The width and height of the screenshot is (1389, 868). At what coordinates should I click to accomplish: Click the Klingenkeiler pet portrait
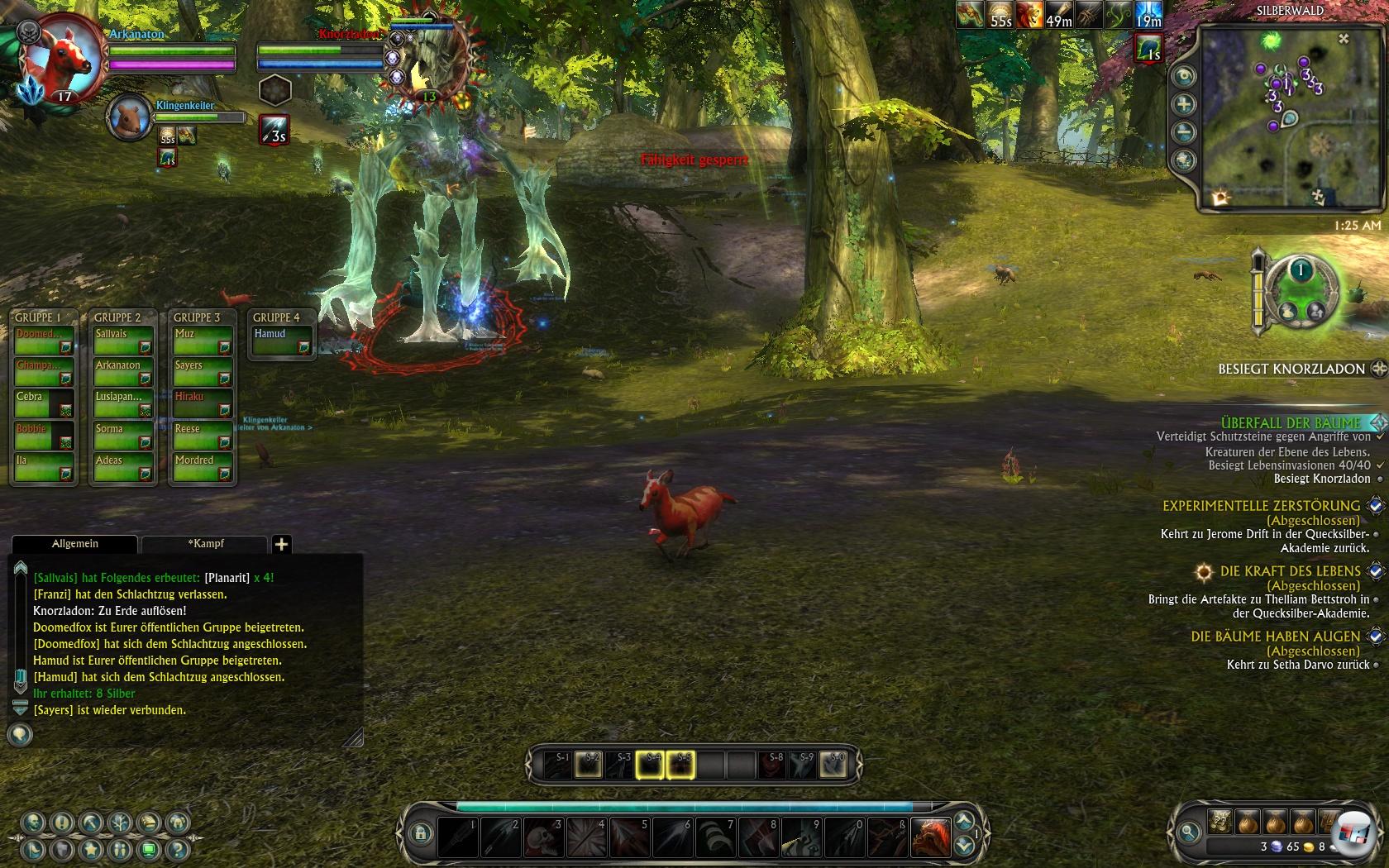pyautogui.click(x=129, y=117)
